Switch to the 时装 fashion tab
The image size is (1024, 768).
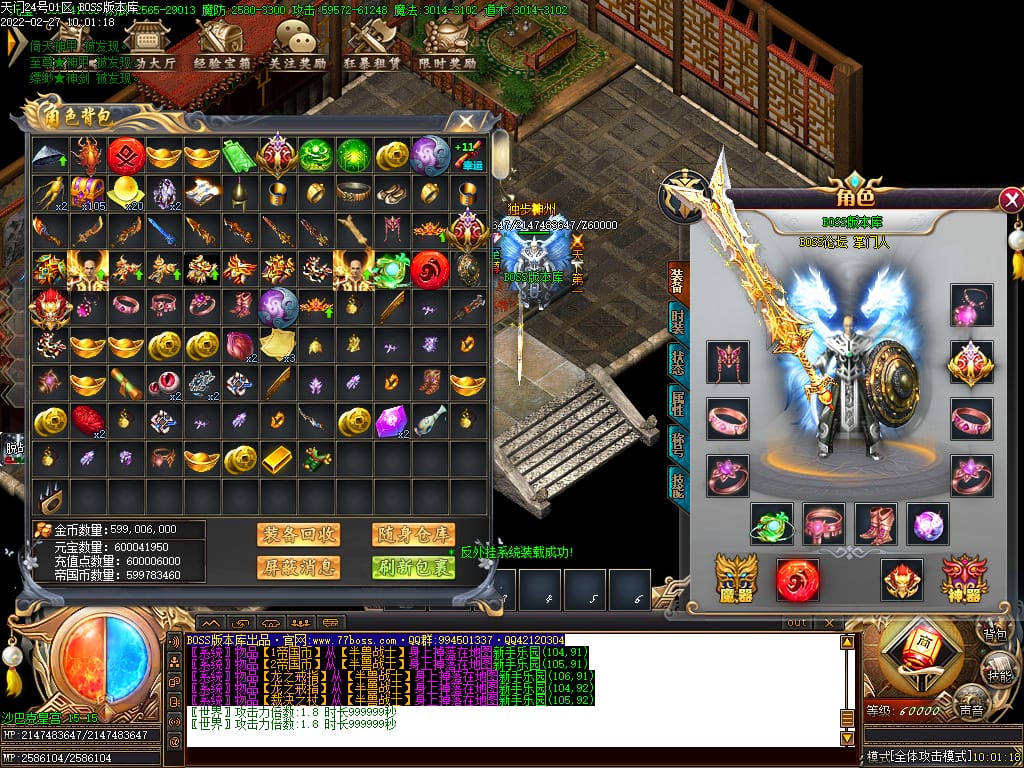pos(678,322)
